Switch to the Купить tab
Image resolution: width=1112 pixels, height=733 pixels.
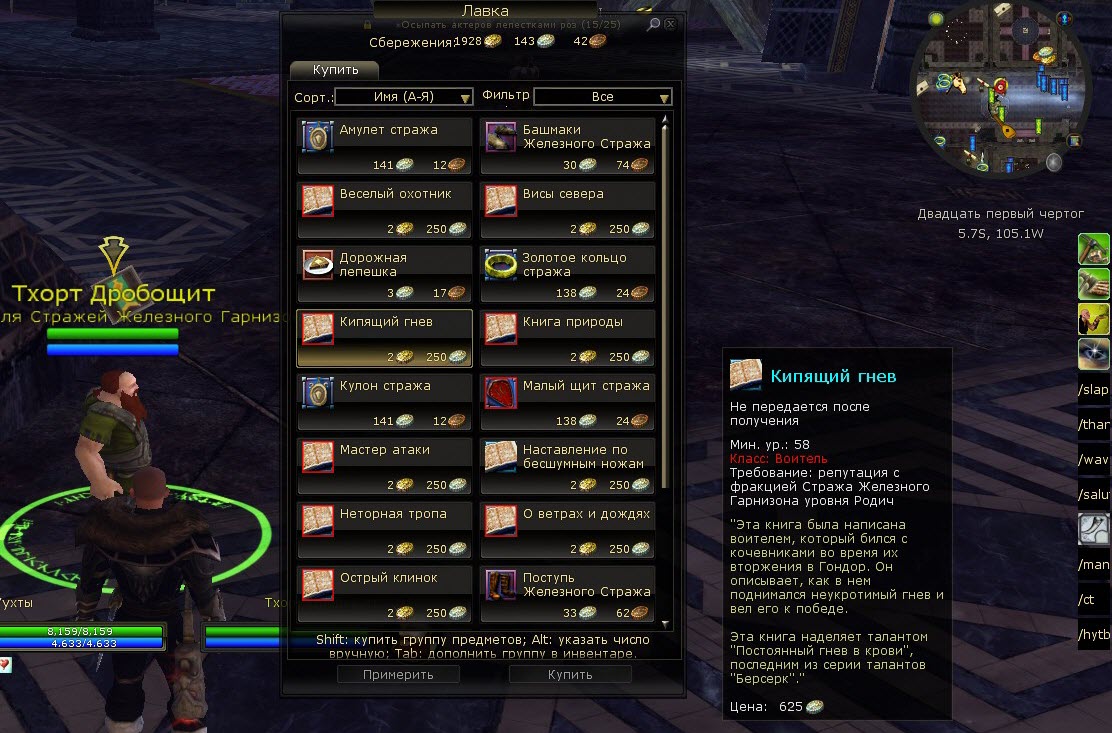tap(334, 70)
